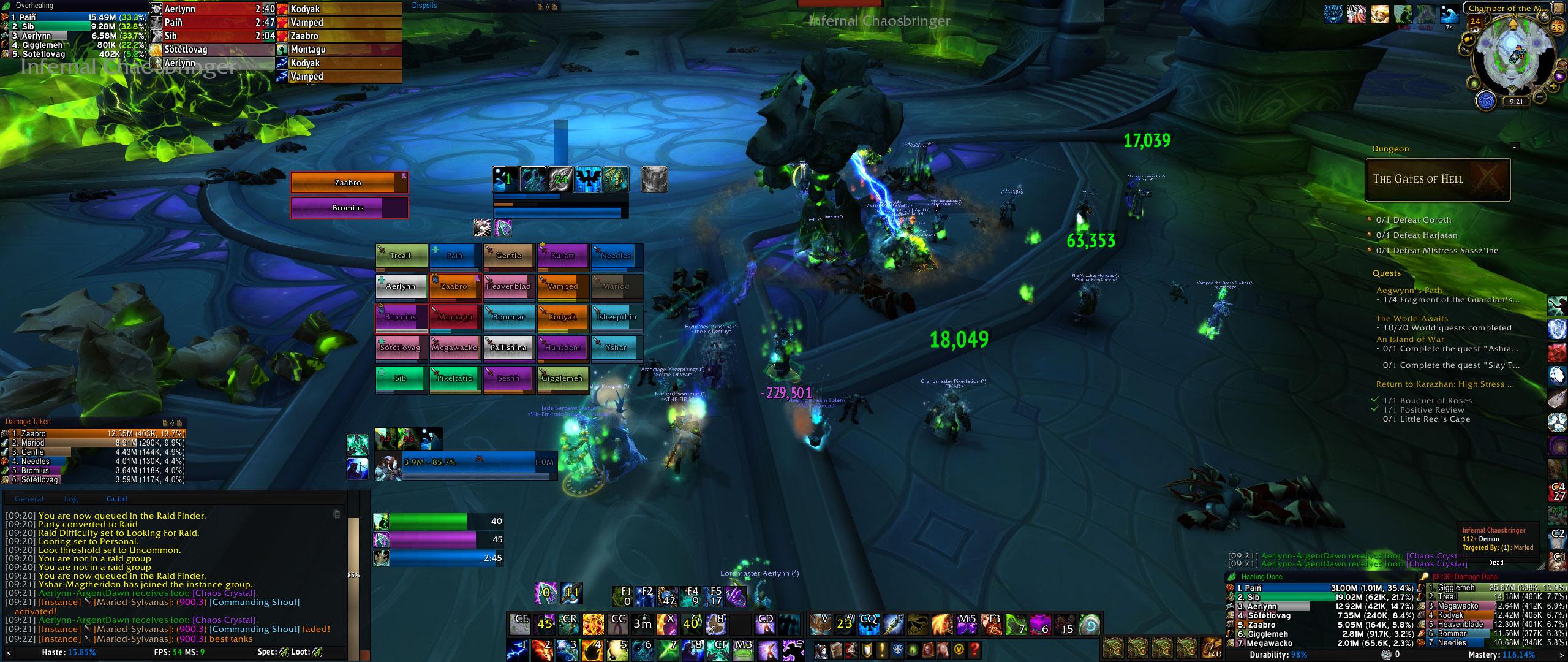The image size is (1568, 662).
Task: Target Kuratt's raid frame
Action: (562, 256)
